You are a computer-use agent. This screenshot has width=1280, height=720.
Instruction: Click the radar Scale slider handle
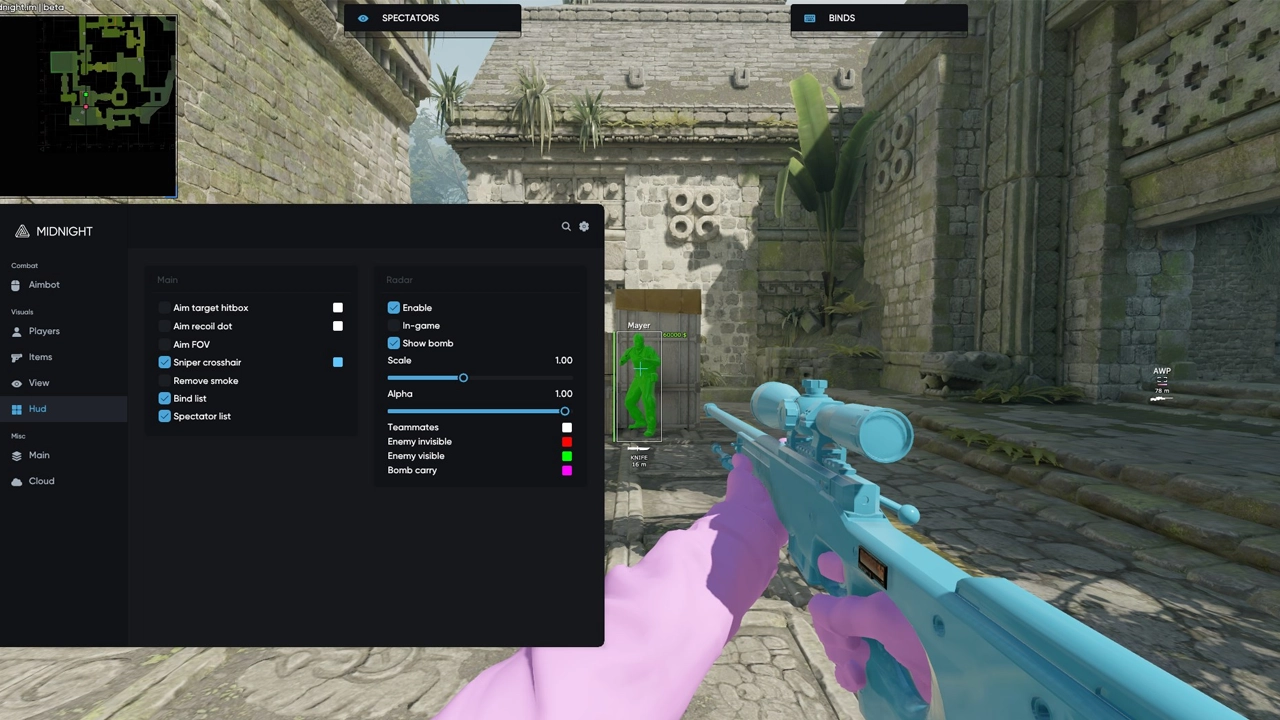click(463, 378)
